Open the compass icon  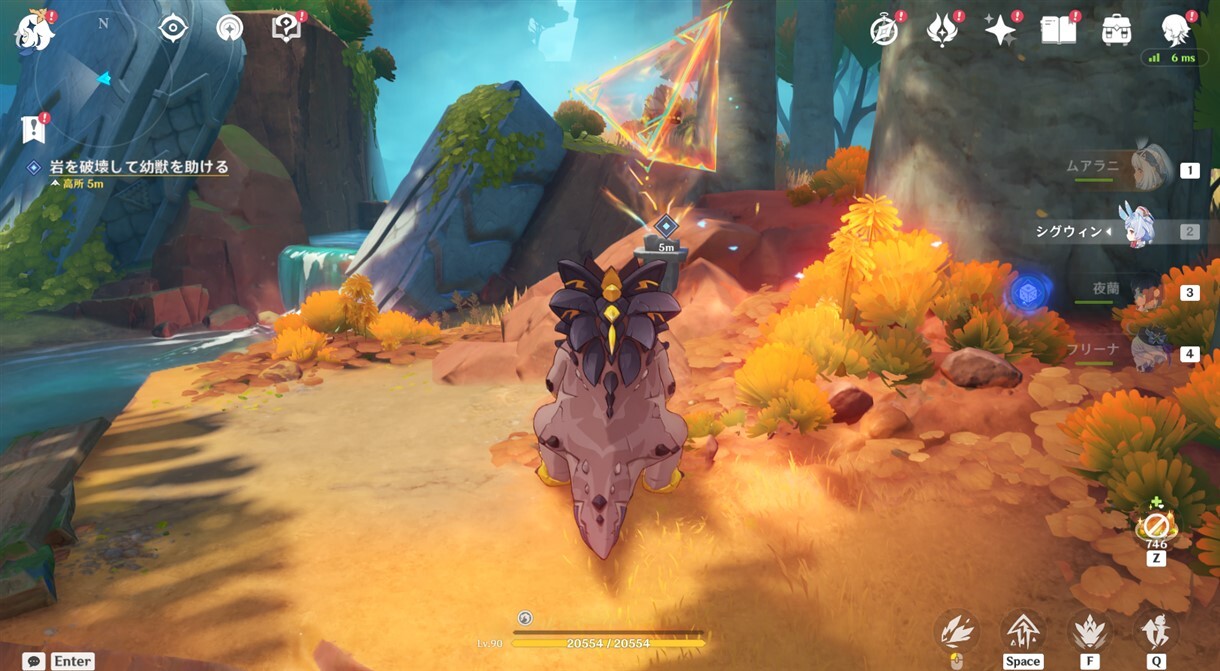tap(884, 31)
